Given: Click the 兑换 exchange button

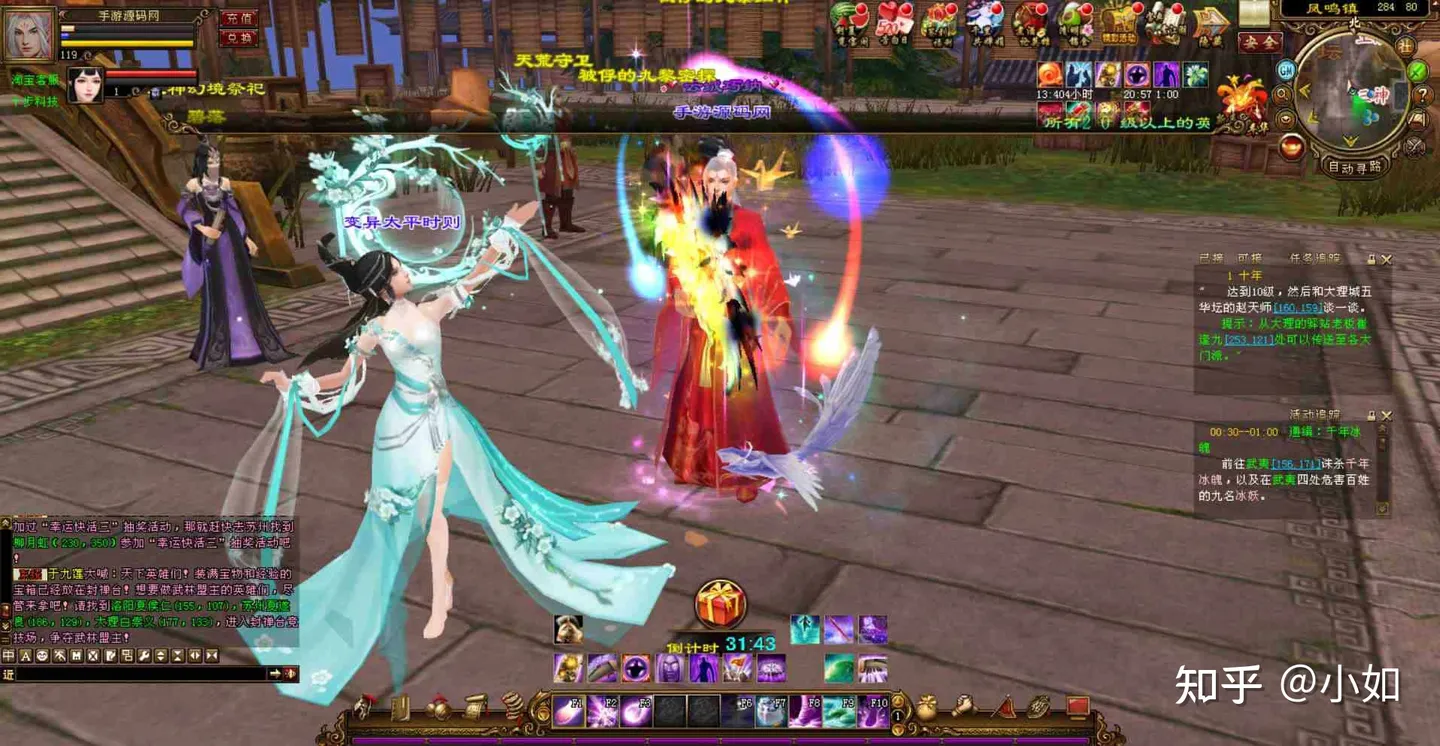Looking at the screenshot, I should pyautogui.click(x=238, y=39).
